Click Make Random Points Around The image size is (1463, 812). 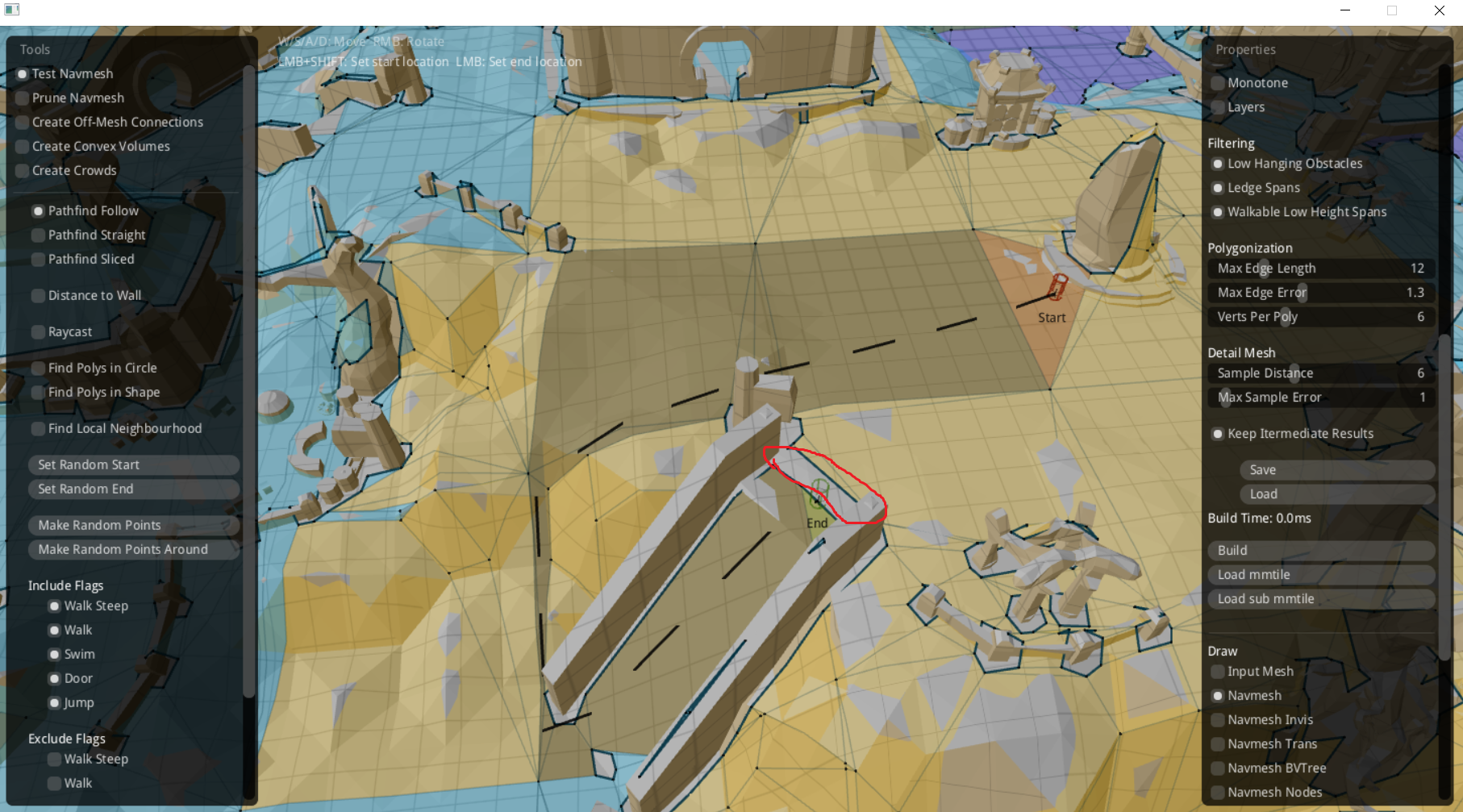point(133,549)
